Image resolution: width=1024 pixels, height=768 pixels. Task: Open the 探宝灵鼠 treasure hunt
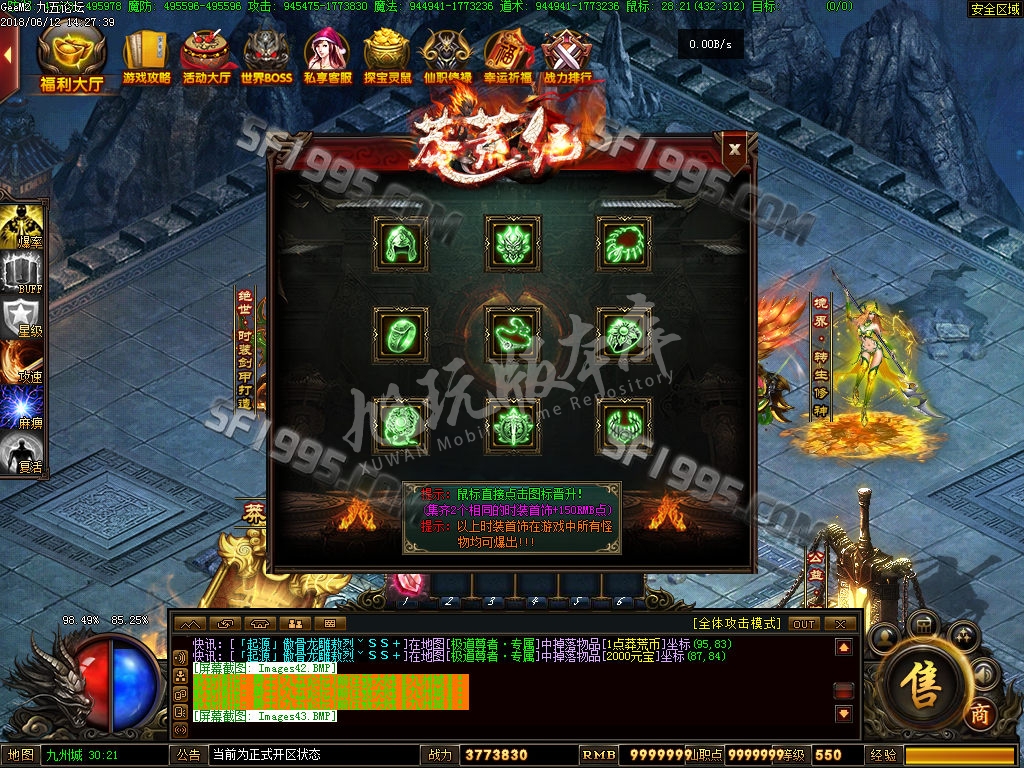click(387, 58)
